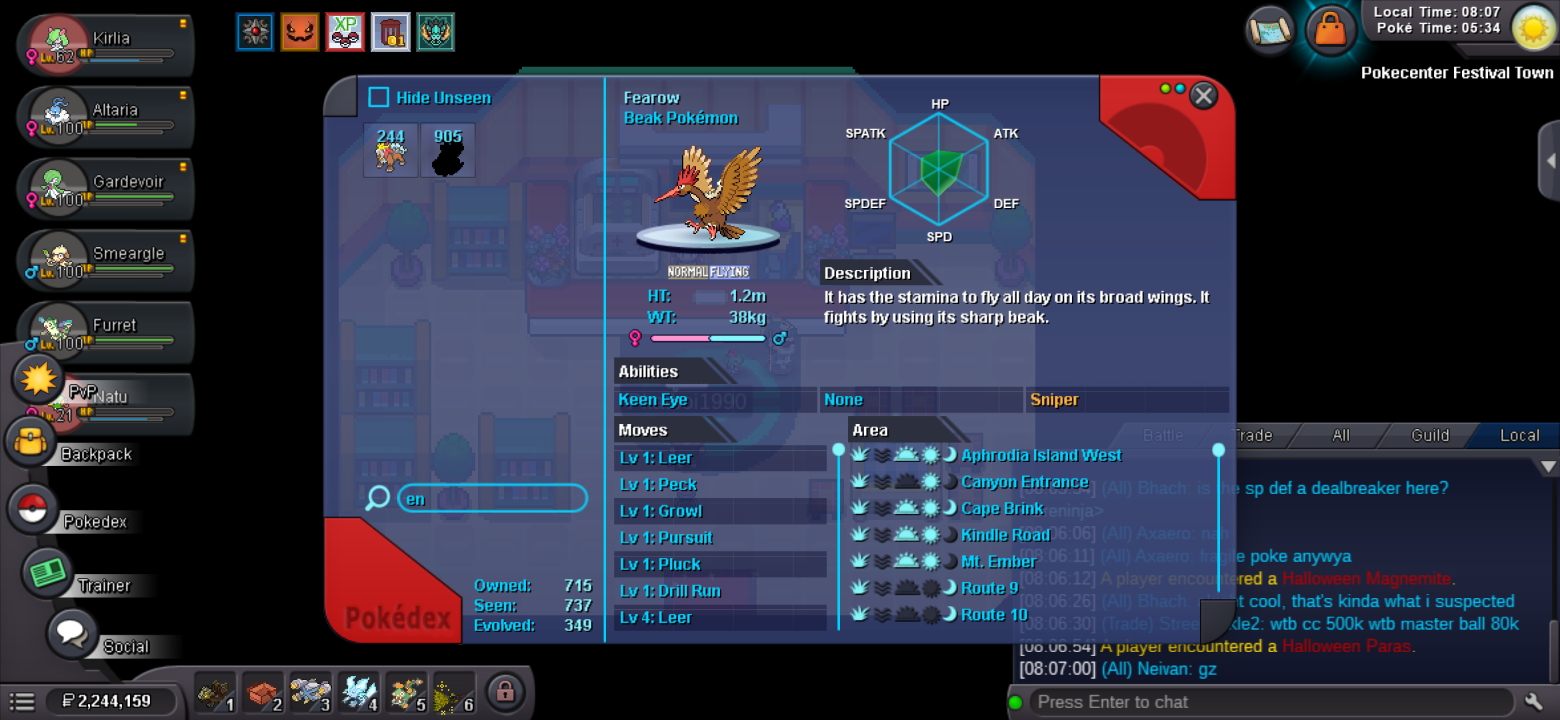
Task: Select Altaria in the party list
Action: click(x=110, y=118)
